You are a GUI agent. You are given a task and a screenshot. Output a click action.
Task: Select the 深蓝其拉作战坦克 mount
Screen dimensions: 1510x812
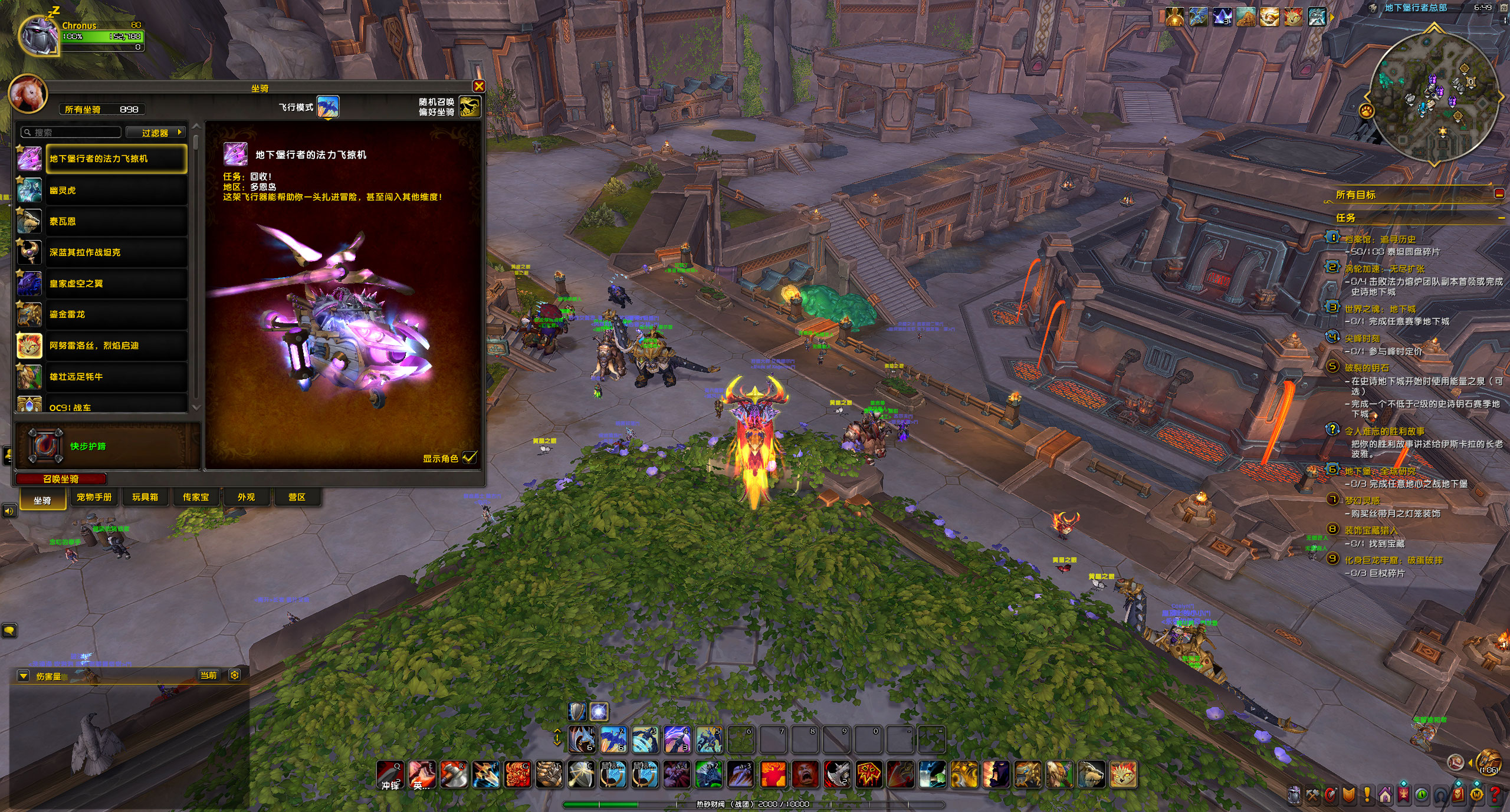(117, 252)
